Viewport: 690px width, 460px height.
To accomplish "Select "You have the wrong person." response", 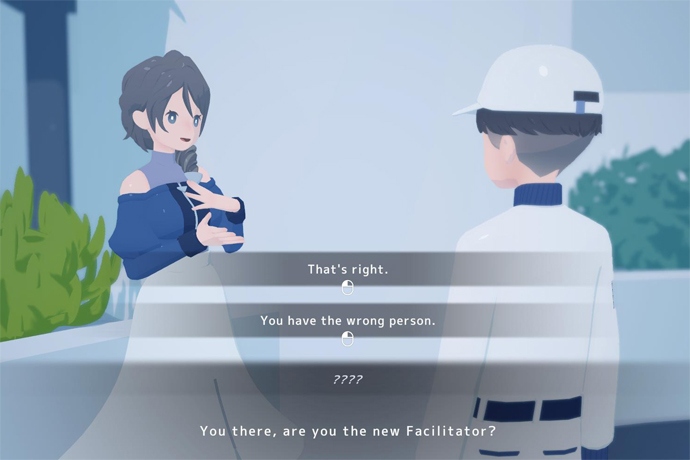I will point(347,322).
